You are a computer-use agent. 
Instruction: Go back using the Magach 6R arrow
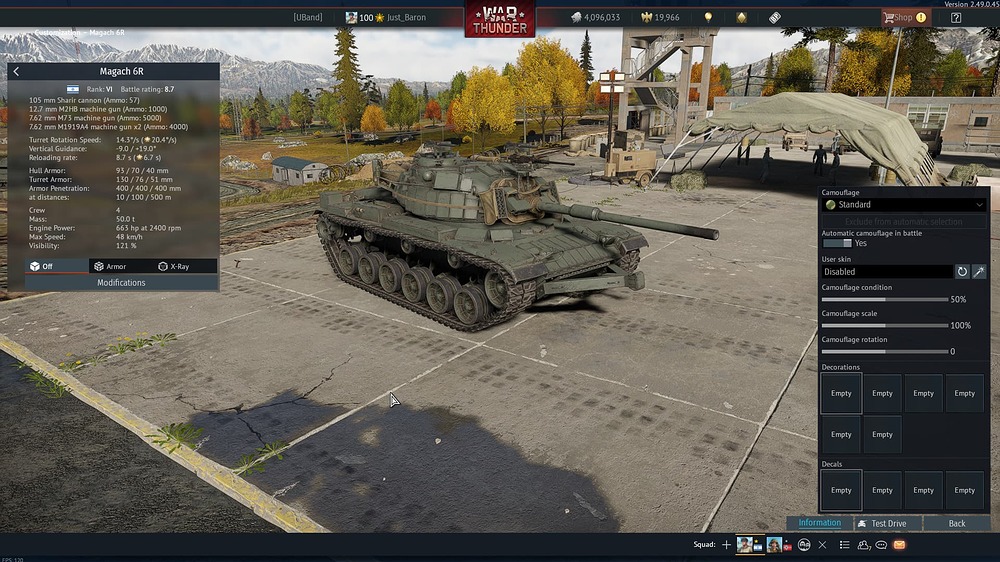pyautogui.click(x=16, y=72)
